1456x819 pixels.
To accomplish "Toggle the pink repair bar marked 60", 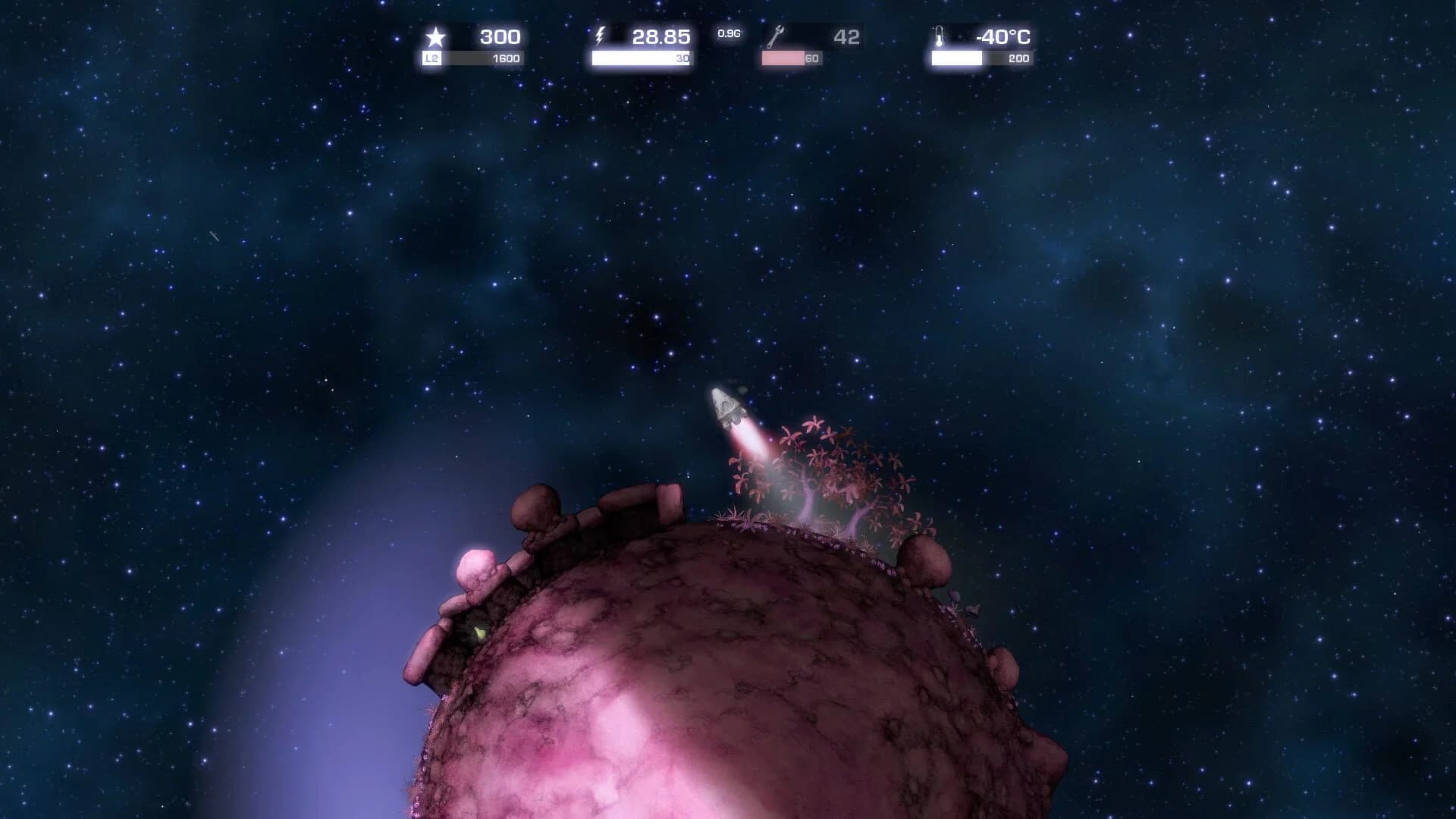I will click(791, 57).
